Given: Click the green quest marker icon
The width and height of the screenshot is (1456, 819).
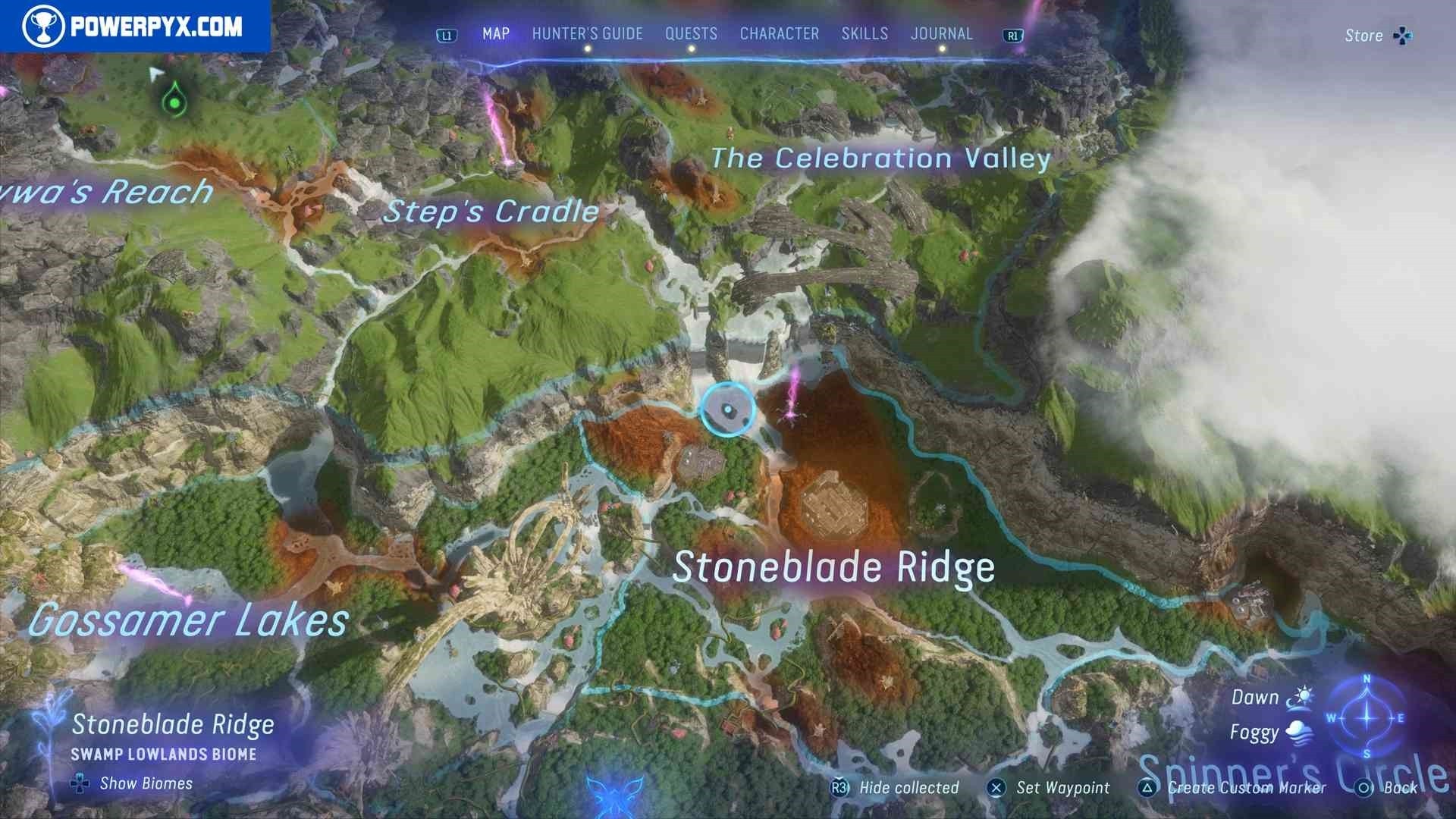Looking at the screenshot, I should 175,102.
